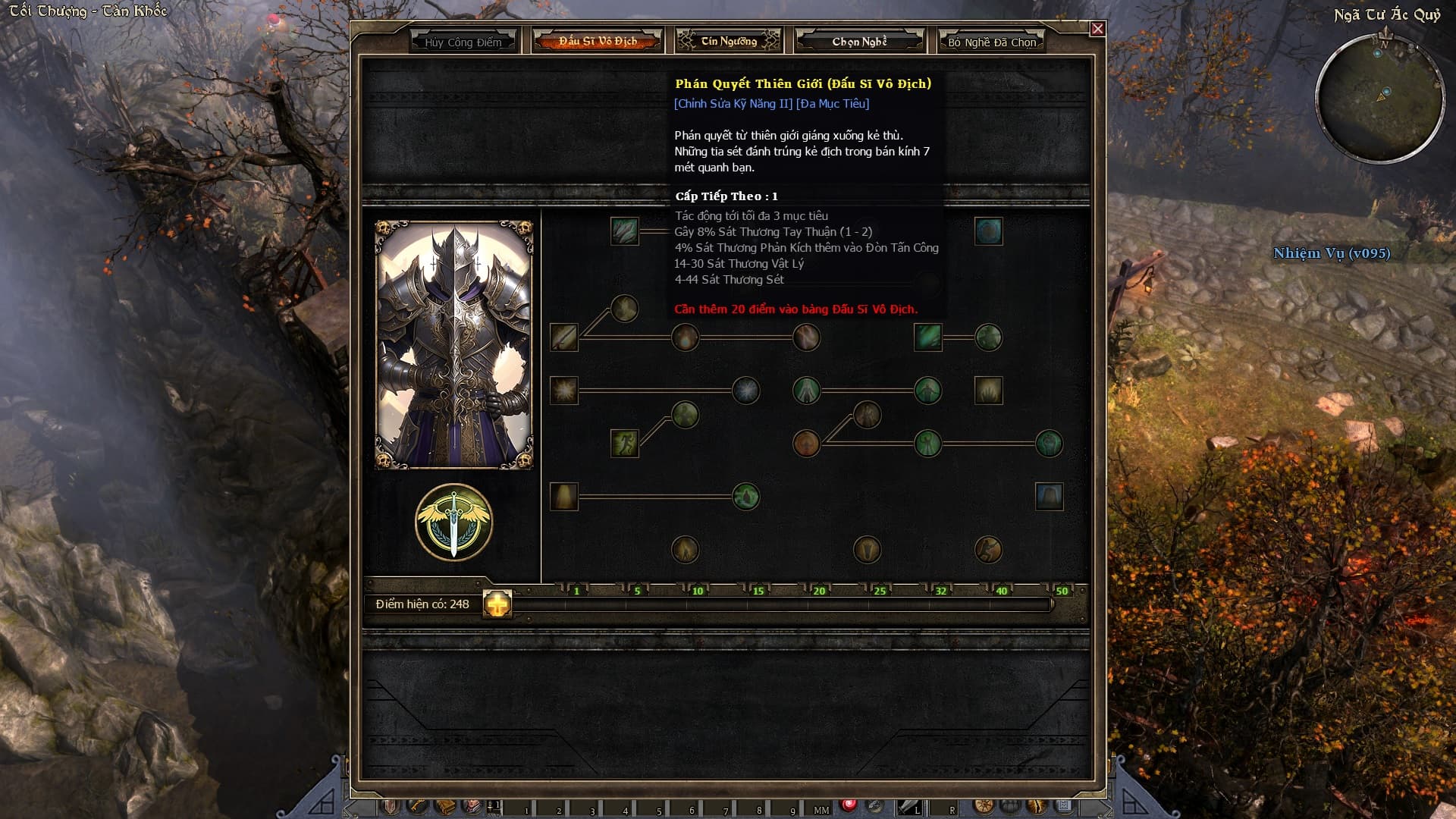The height and width of the screenshot is (819, 1456).
Task: Click the Hủy Cộng Điểm button
Action: pyautogui.click(x=463, y=42)
